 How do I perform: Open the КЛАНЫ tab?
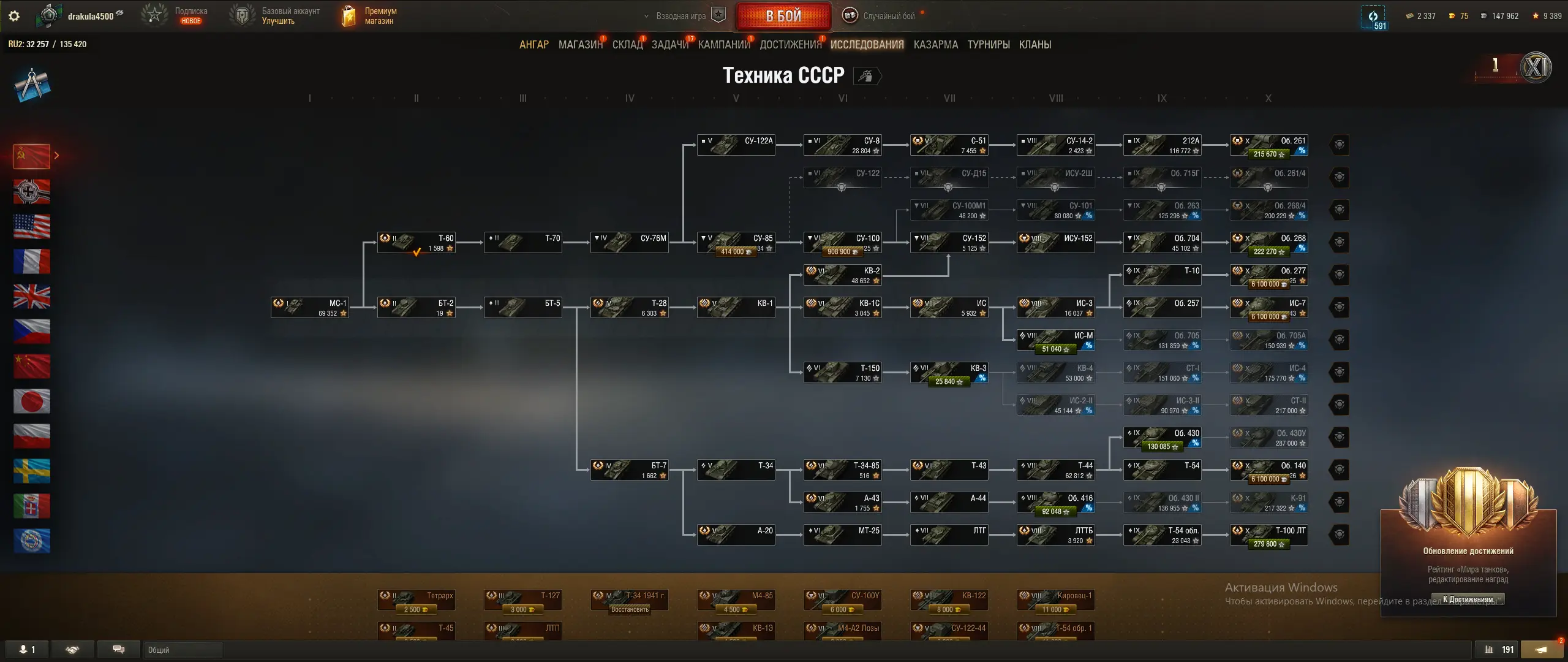(x=1035, y=45)
